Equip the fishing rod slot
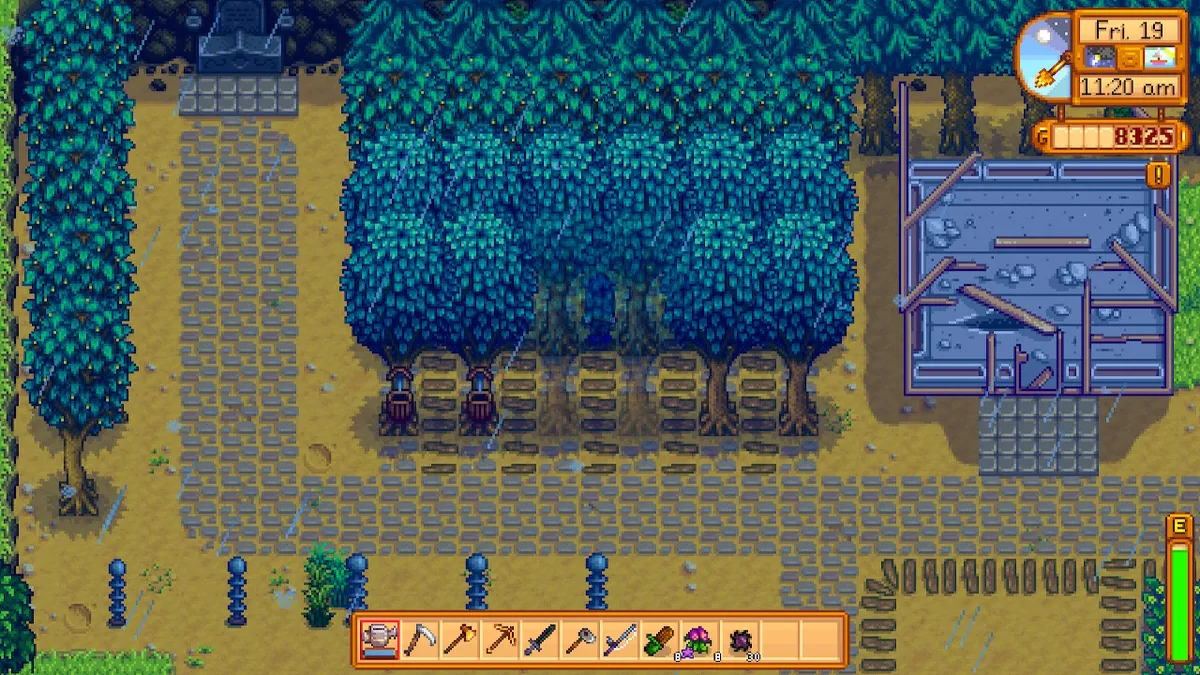Screen dimensions: 1200x675 click(x=619, y=640)
